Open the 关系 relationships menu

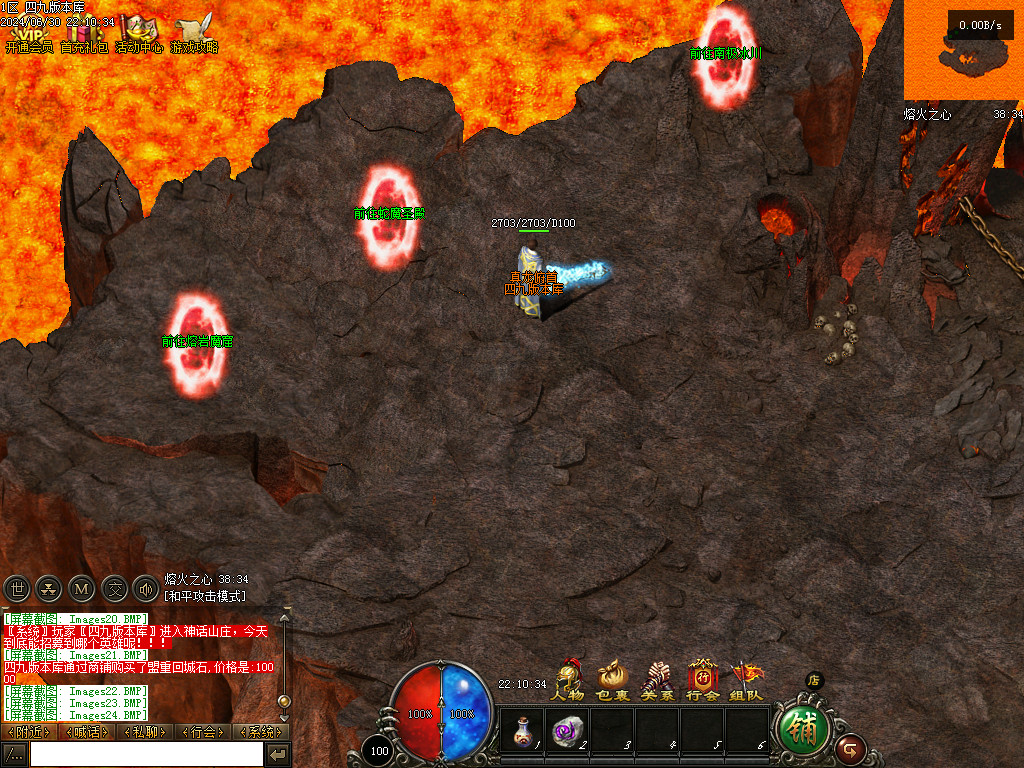point(656,679)
